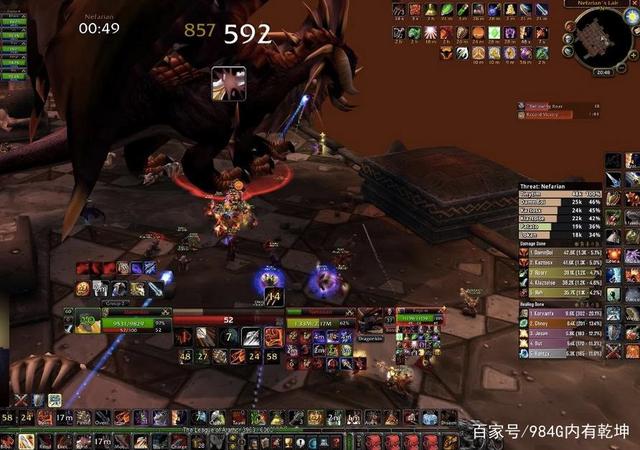Activate the highlighted white slash ability icon
The image size is (640, 450).
[250, 337]
